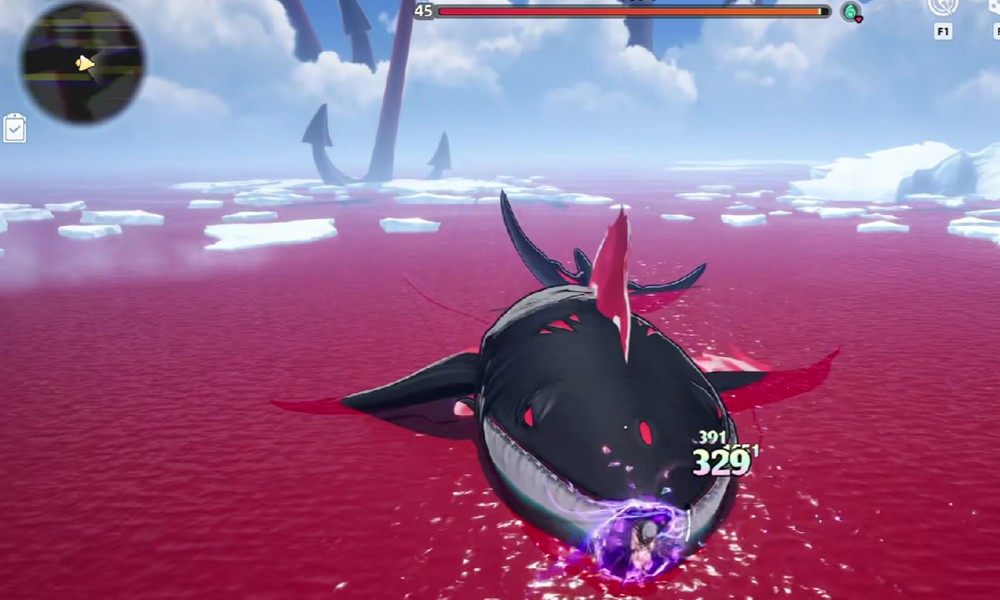Screen dimensions: 1000x600
Task: Open the quest clipboard checklist icon
Action: 15,128
